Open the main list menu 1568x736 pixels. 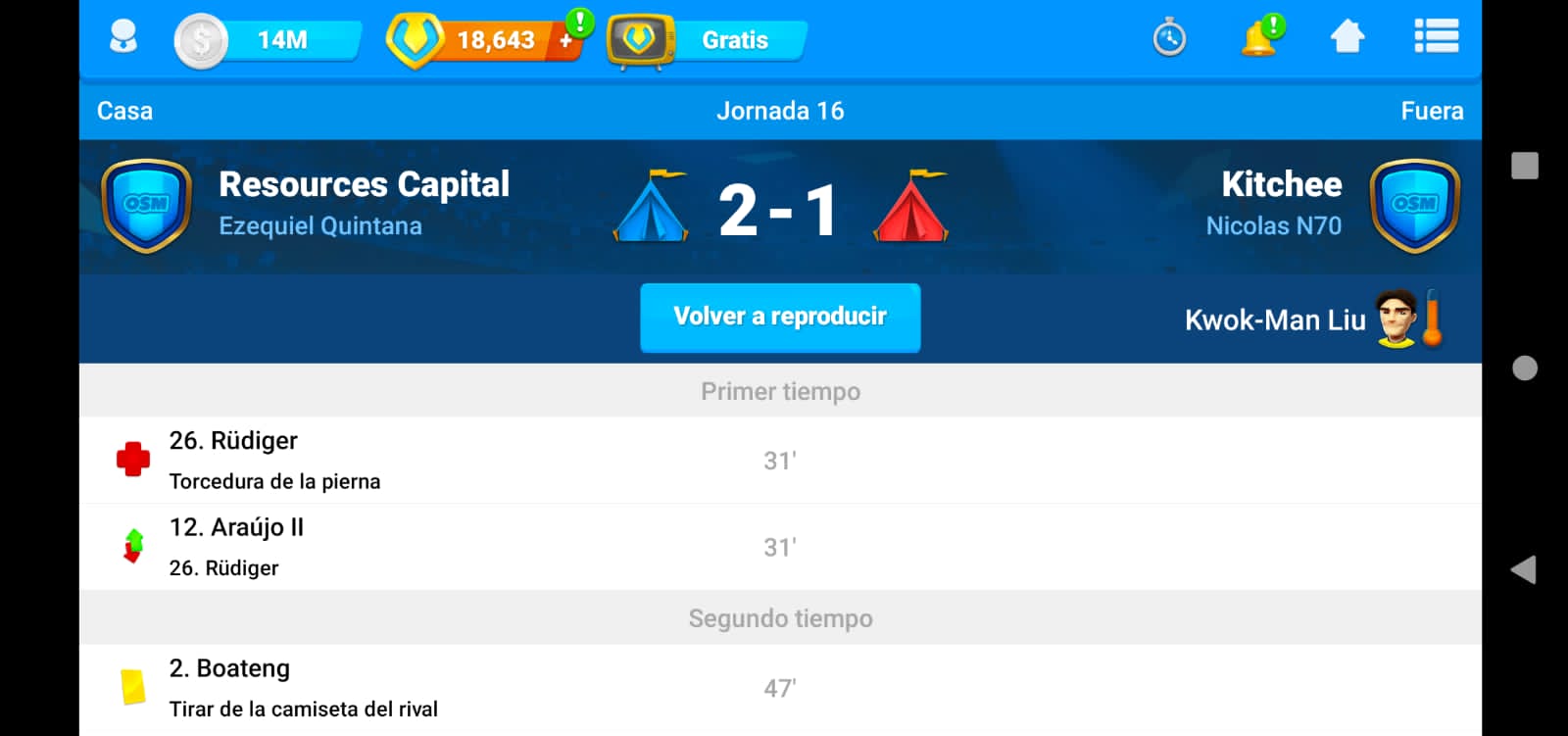click(x=1436, y=38)
